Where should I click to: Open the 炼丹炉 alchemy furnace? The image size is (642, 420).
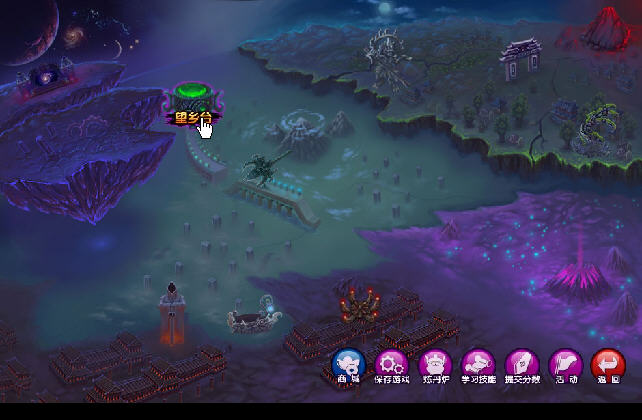tap(435, 364)
